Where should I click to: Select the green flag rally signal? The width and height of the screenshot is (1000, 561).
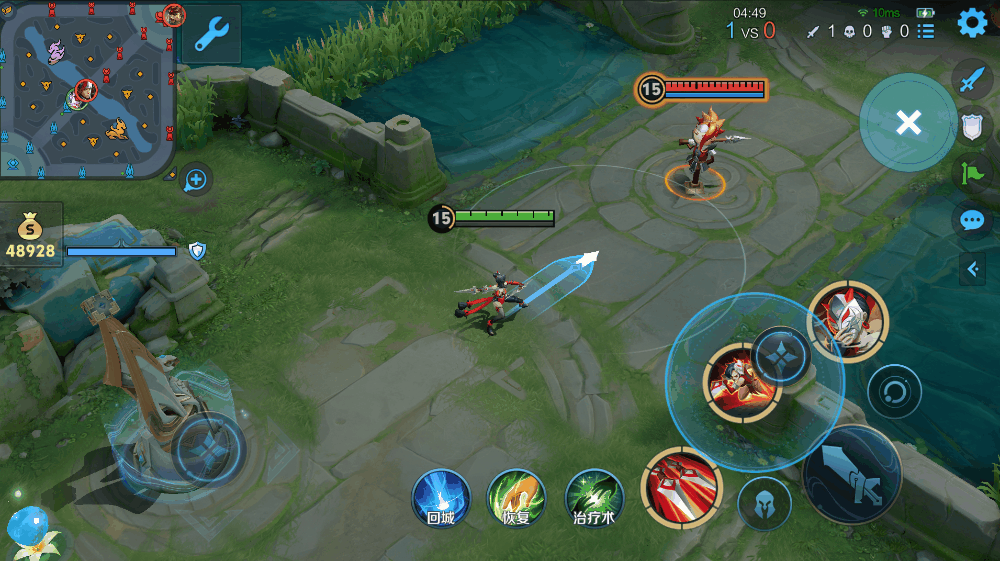click(x=972, y=174)
